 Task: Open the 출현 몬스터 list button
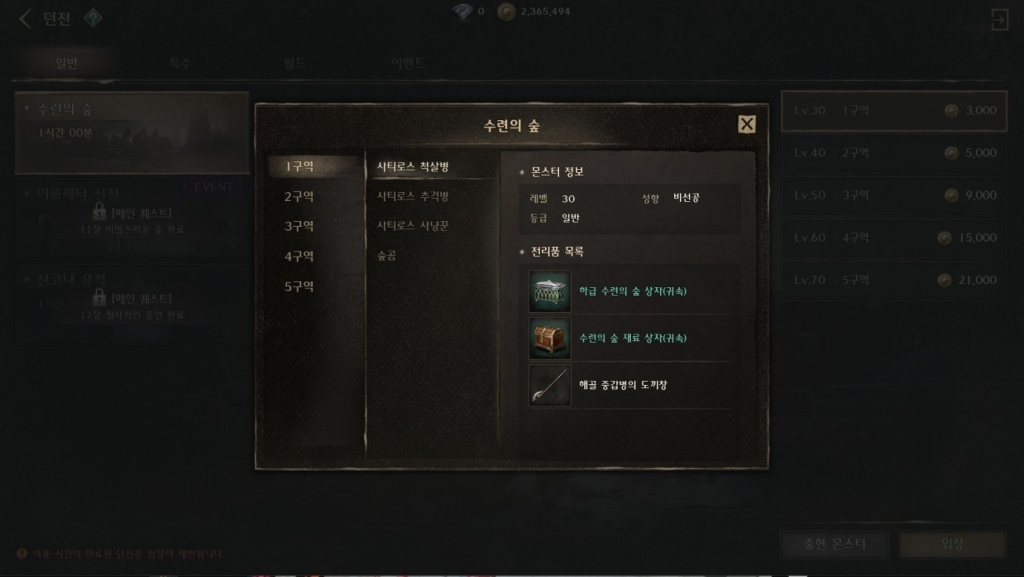pyautogui.click(x=835, y=544)
